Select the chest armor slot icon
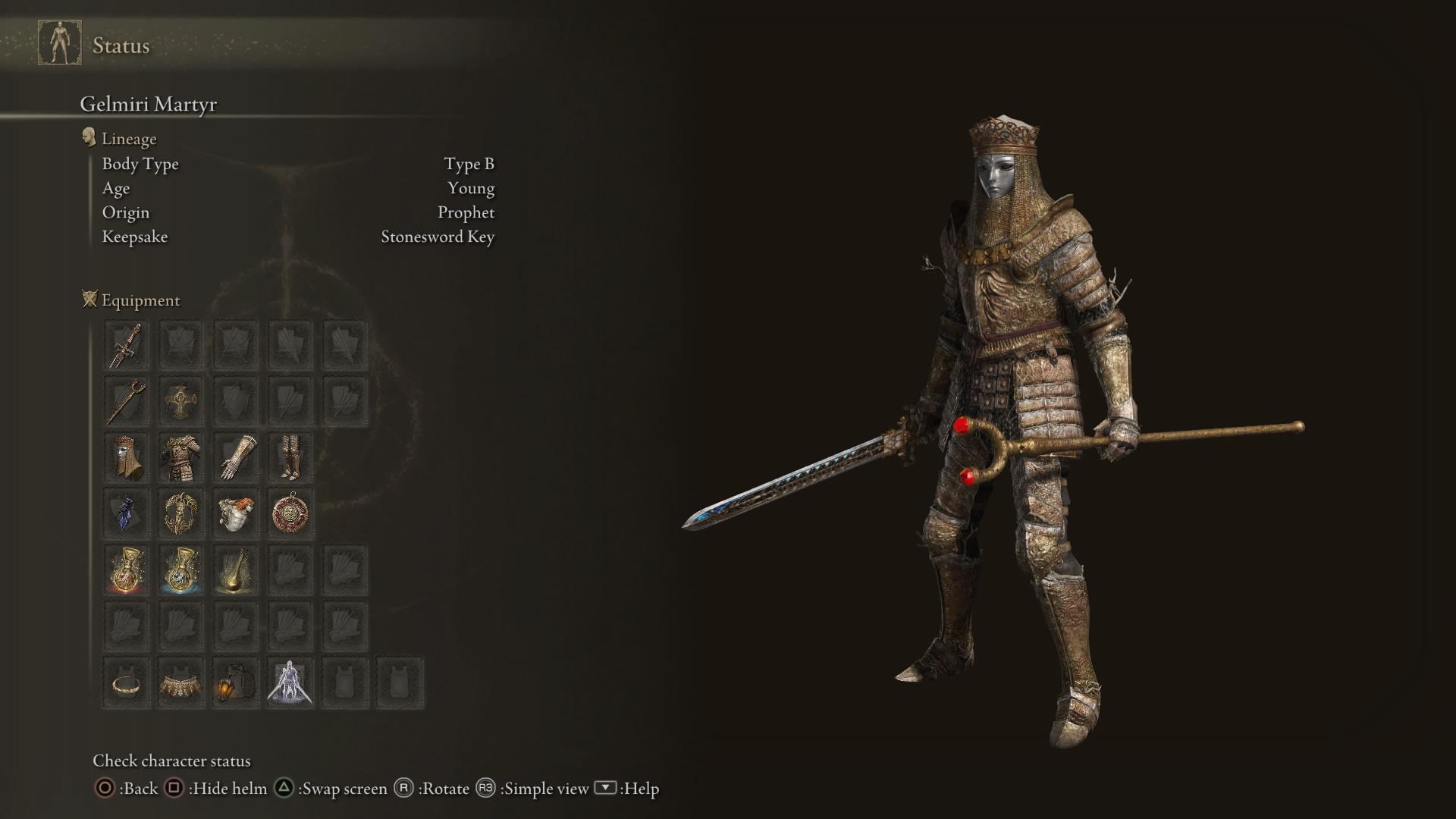This screenshot has height=819, width=1456. click(x=180, y=457)
